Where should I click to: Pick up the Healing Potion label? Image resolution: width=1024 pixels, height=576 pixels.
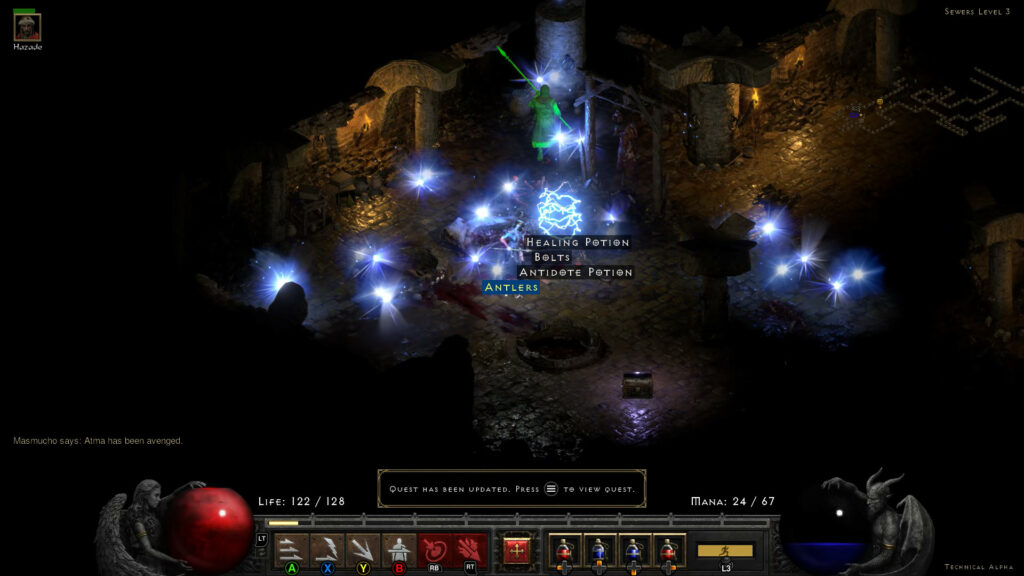(x=578, y=242)
